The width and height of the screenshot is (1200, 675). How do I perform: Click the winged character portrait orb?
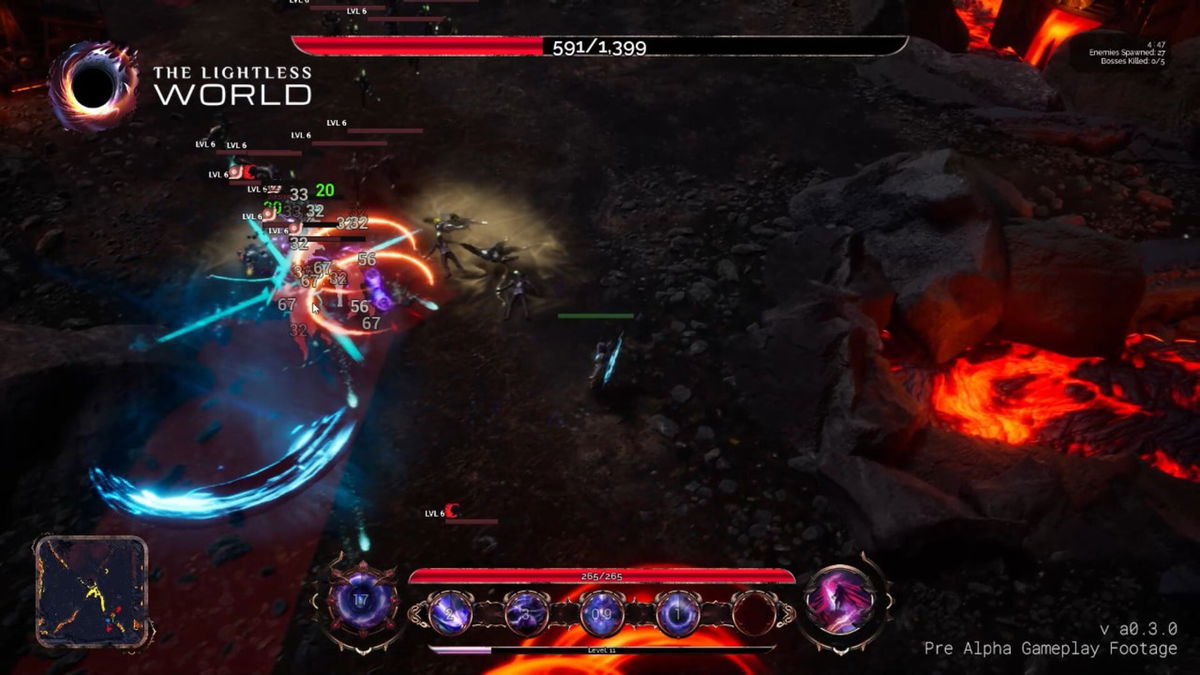pyautogui.click(x=842, y=600)
